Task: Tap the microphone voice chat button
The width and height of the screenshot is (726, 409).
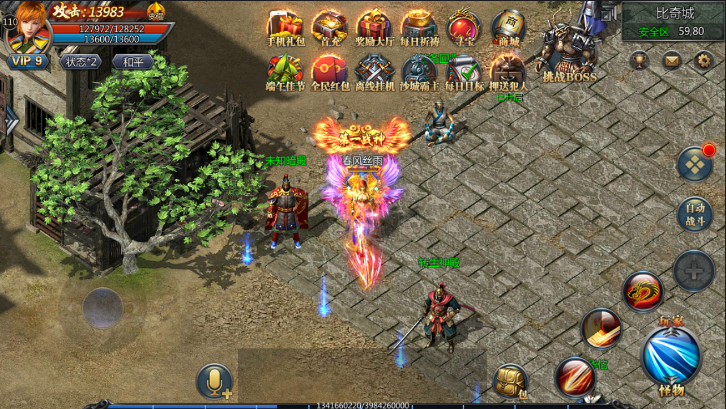Action: pyautogui.click(x=215, y=381)
